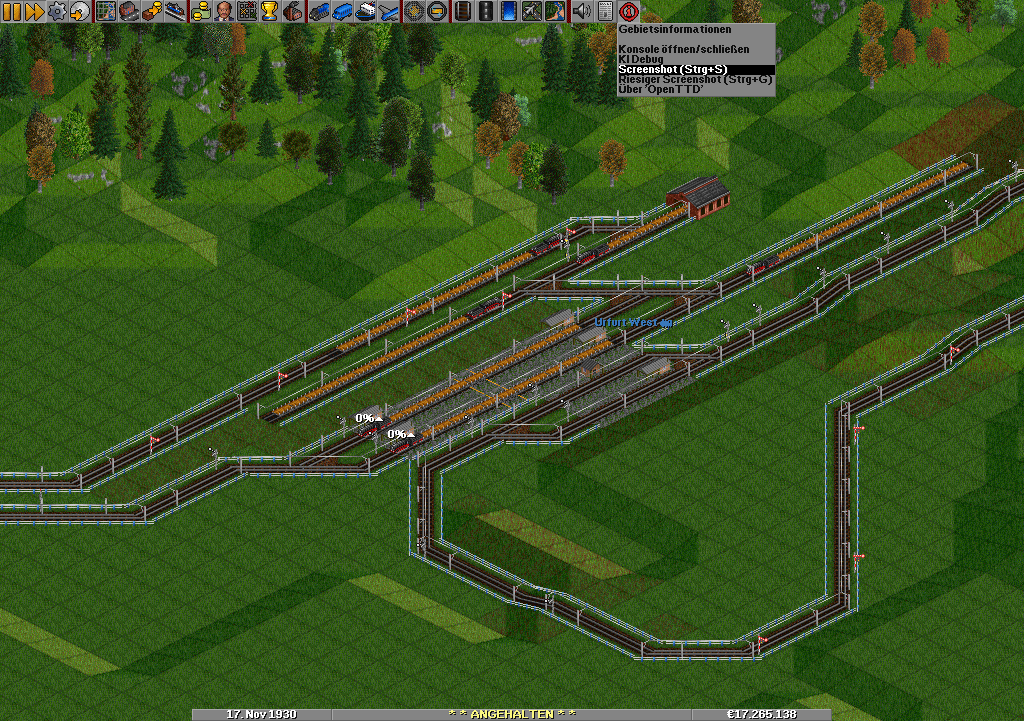The image size is (1024, 721).
Task: Click the company manager face icon
Action: [223, 12]
